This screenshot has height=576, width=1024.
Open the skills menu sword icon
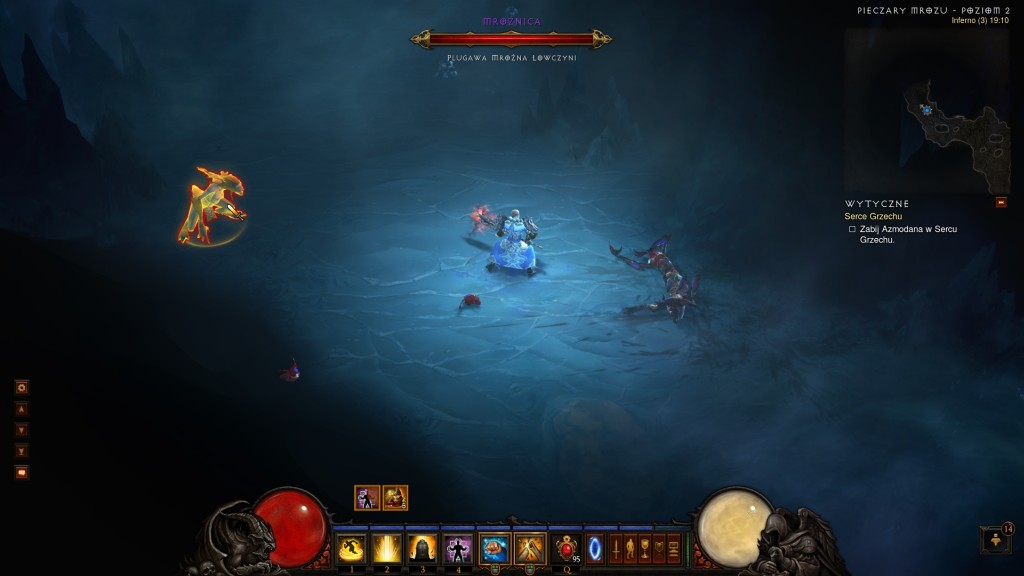(616, 548)
